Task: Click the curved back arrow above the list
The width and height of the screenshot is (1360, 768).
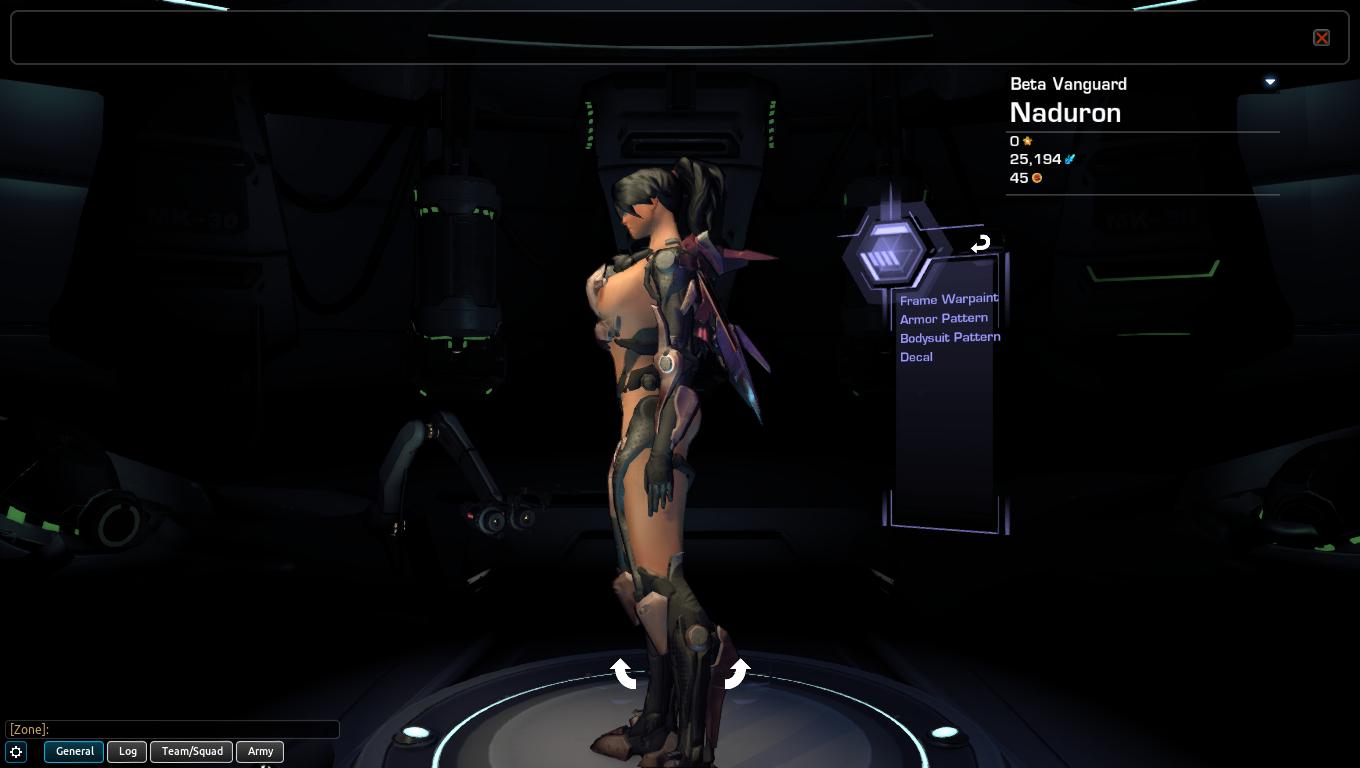Action: point(980,243)
